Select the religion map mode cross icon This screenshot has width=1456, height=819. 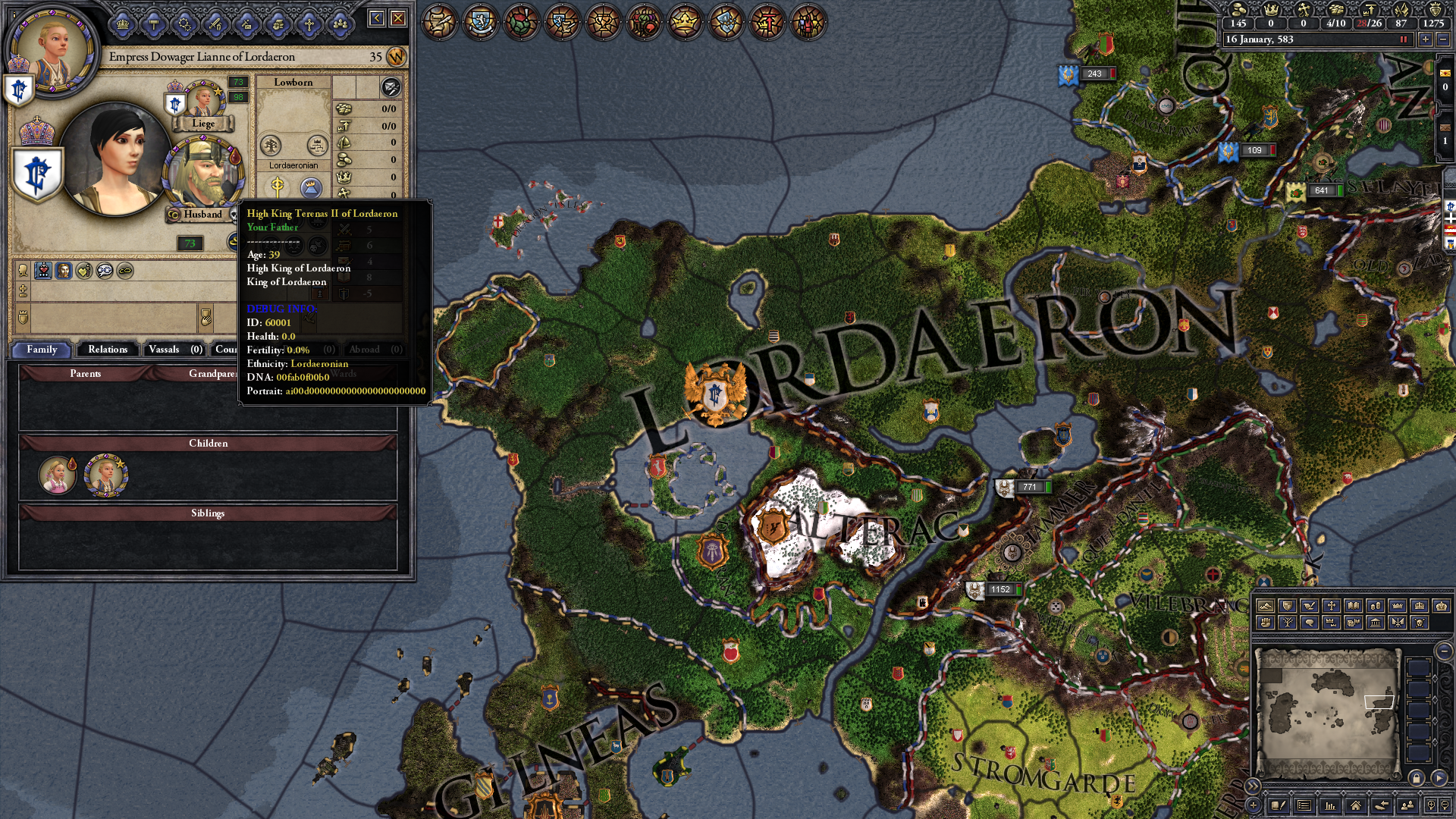click(1331, 606)
